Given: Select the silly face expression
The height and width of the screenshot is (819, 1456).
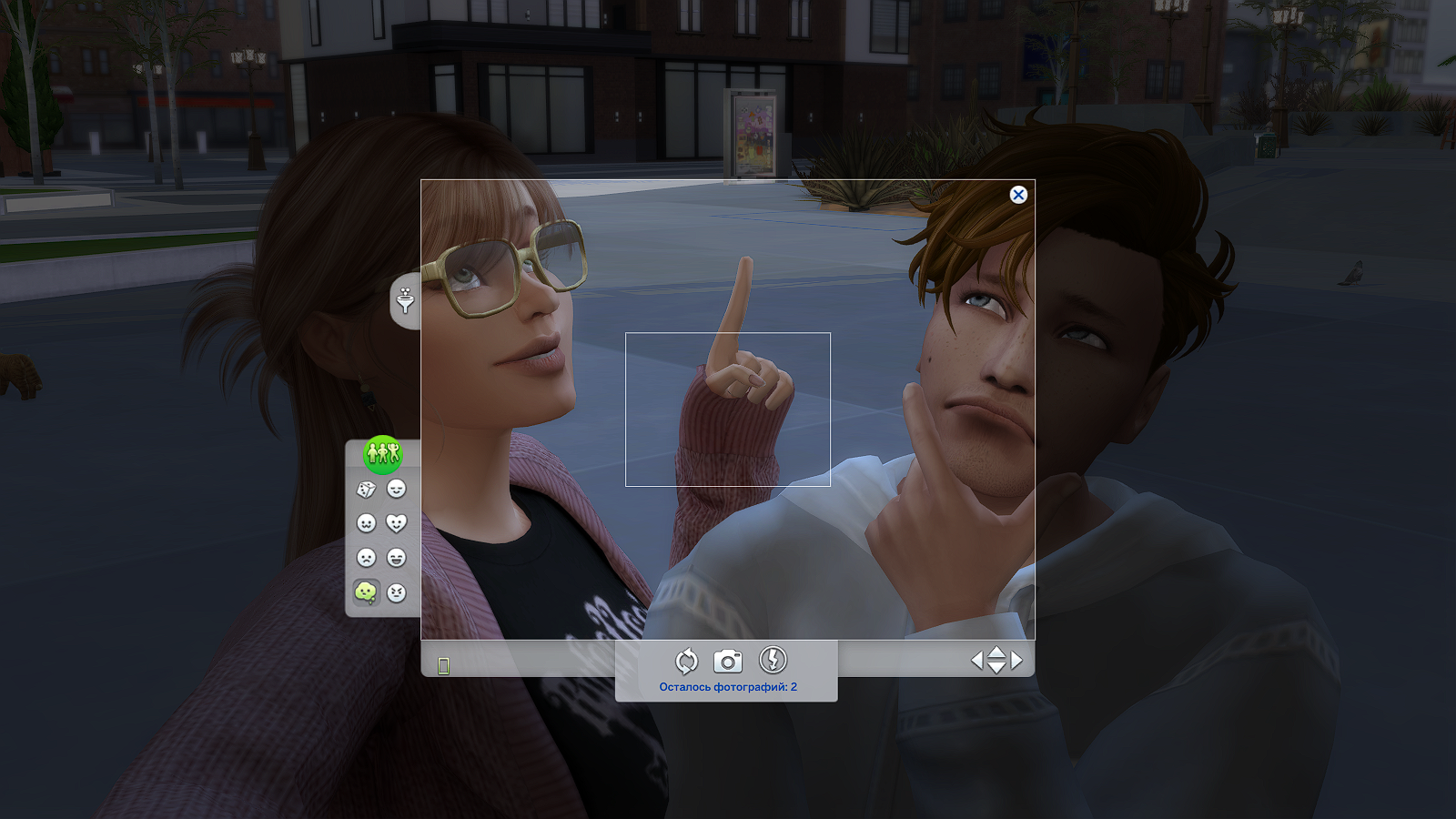Looking at the screenshot, I should coord(365,521).
